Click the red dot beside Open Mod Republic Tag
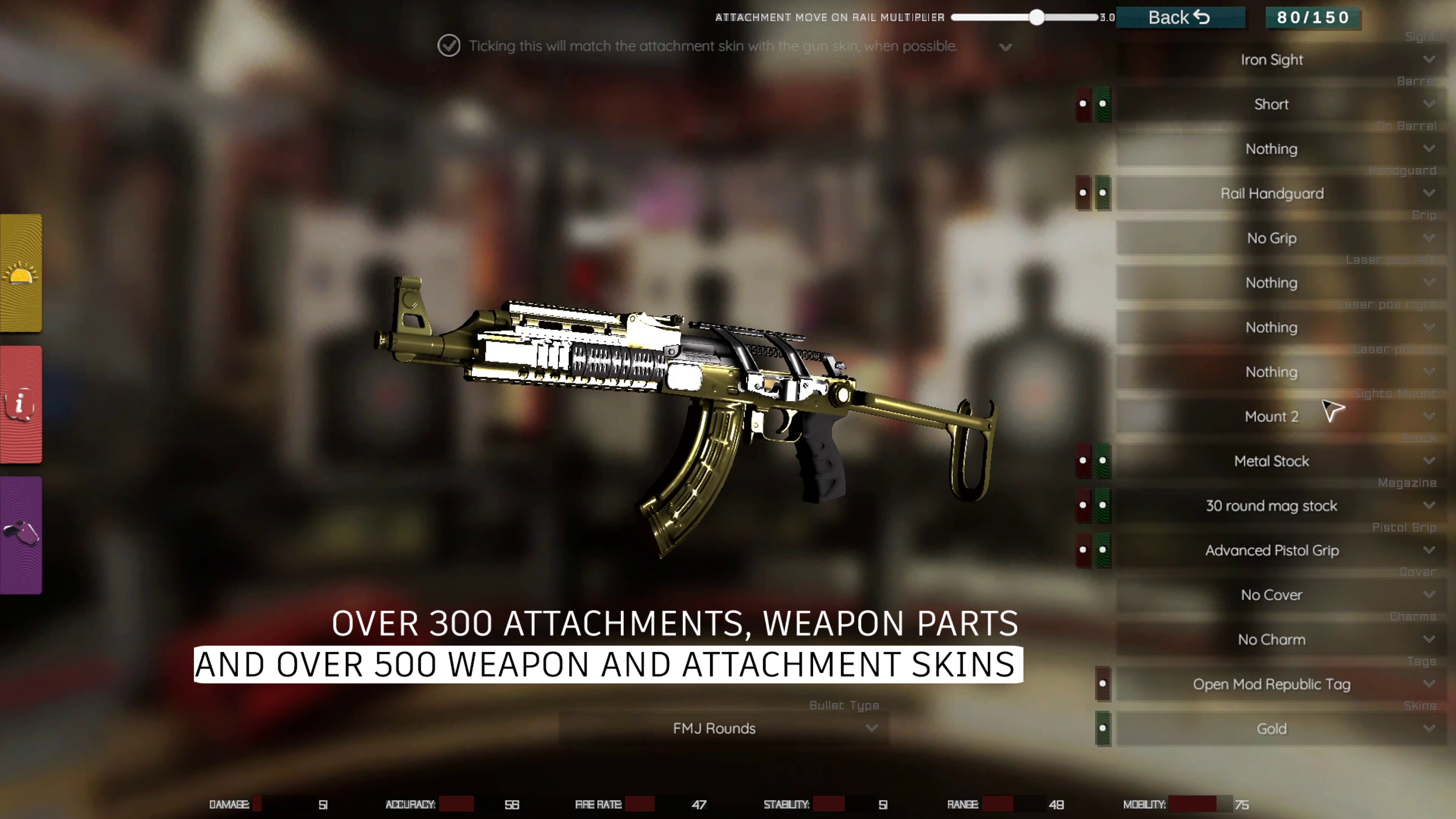The image size is (1456, 819). (1103, 684)
